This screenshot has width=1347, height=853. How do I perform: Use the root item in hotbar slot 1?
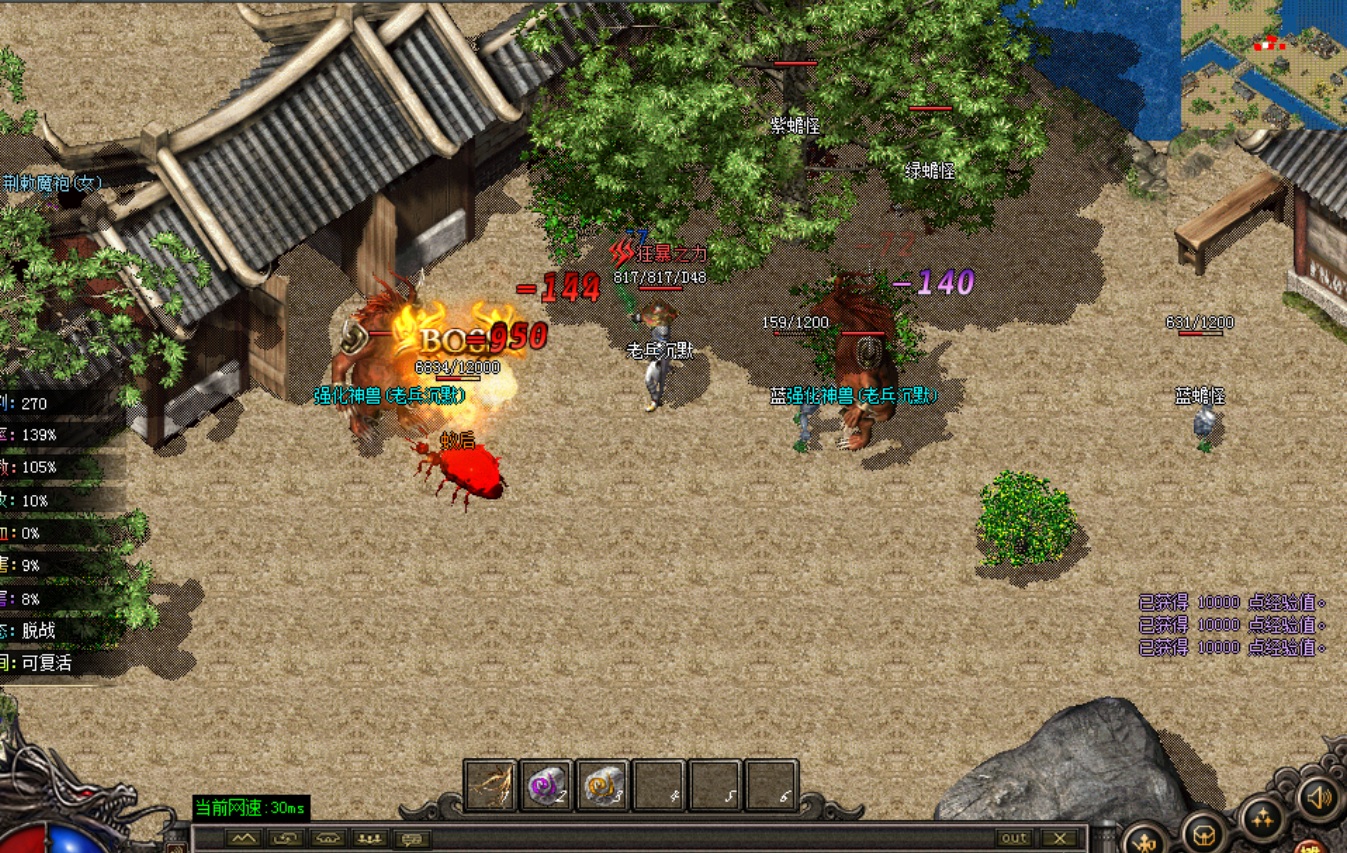tap(490, 786)
